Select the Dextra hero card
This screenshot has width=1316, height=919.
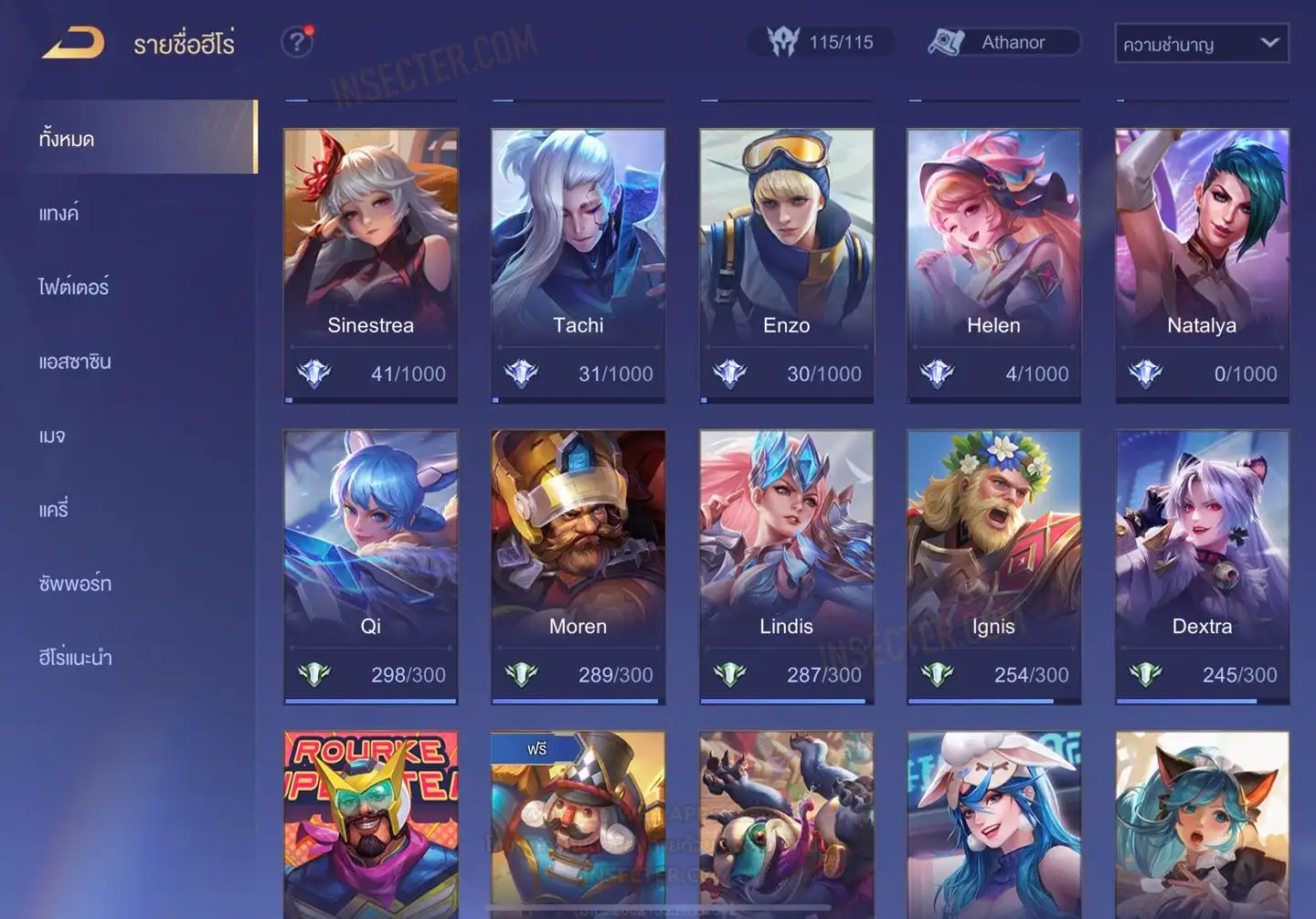click(x=1202, y=566)
